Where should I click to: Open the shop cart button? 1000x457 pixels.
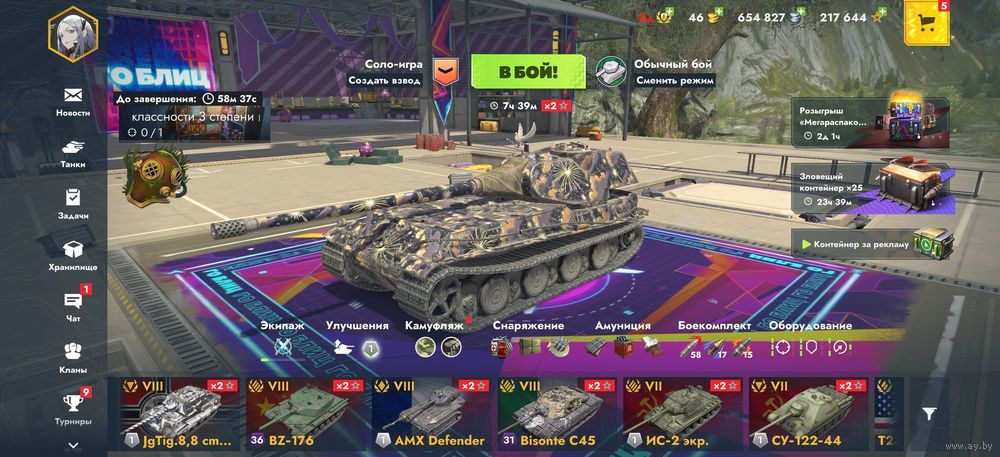[x=925, y=24]
